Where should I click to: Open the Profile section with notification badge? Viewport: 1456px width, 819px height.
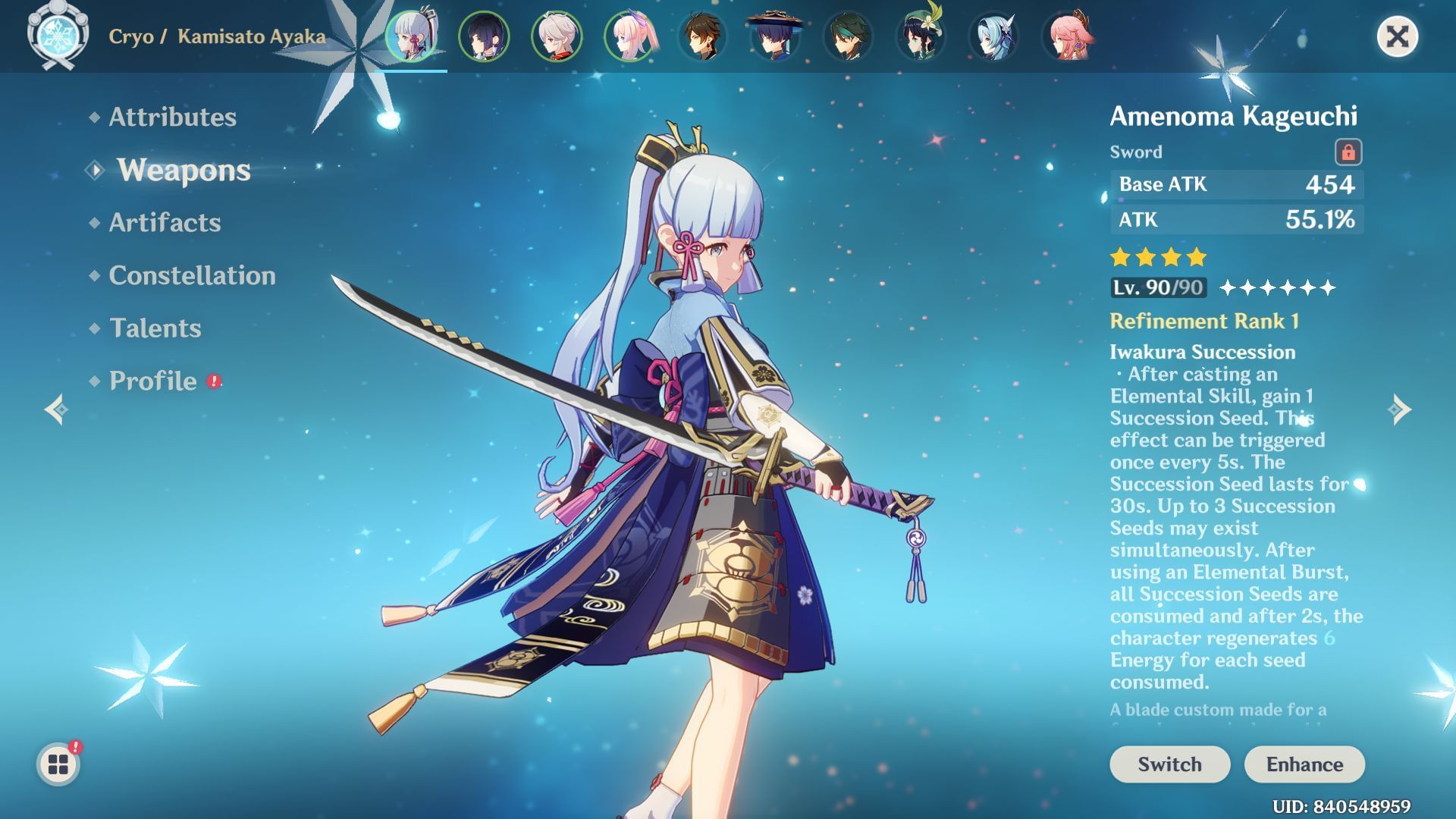pyautogui.click(x=152, y=381)
